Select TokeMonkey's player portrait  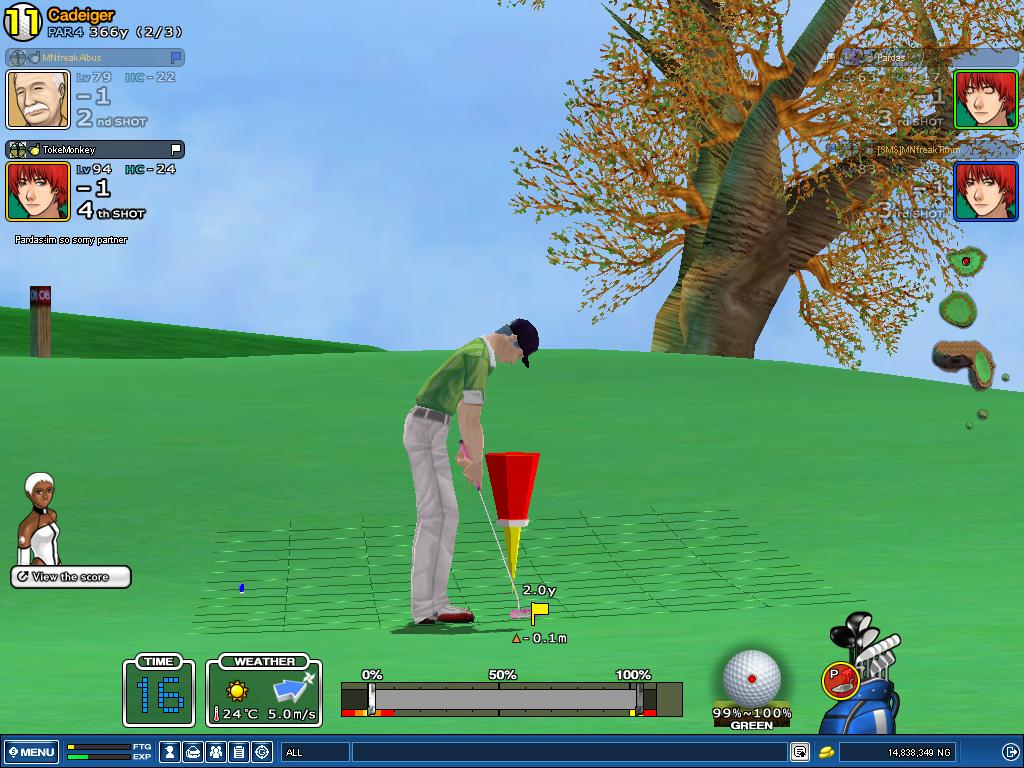point(38,191)
